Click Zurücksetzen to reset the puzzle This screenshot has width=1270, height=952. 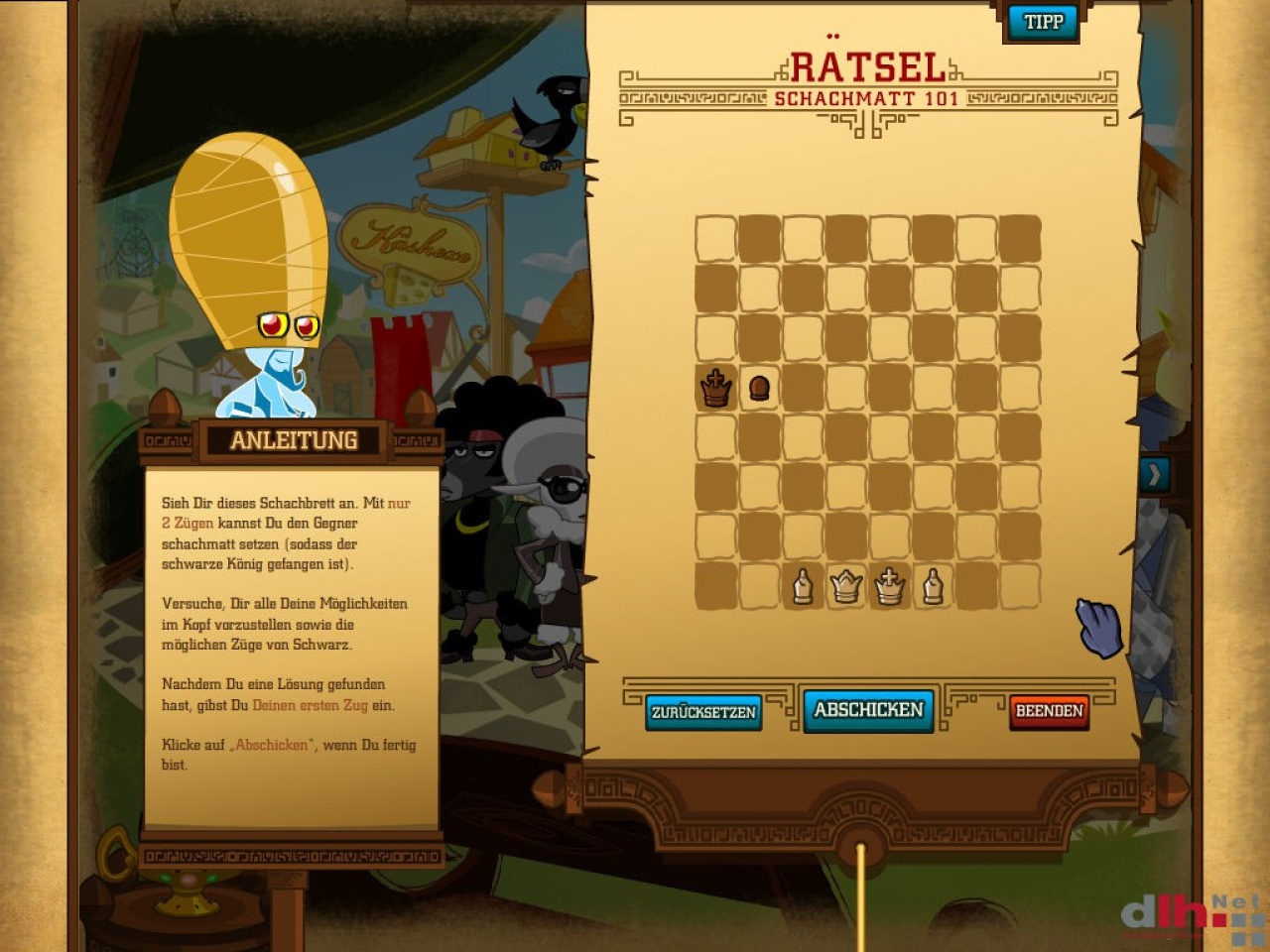pyautogui.click(x=703, y=712)
